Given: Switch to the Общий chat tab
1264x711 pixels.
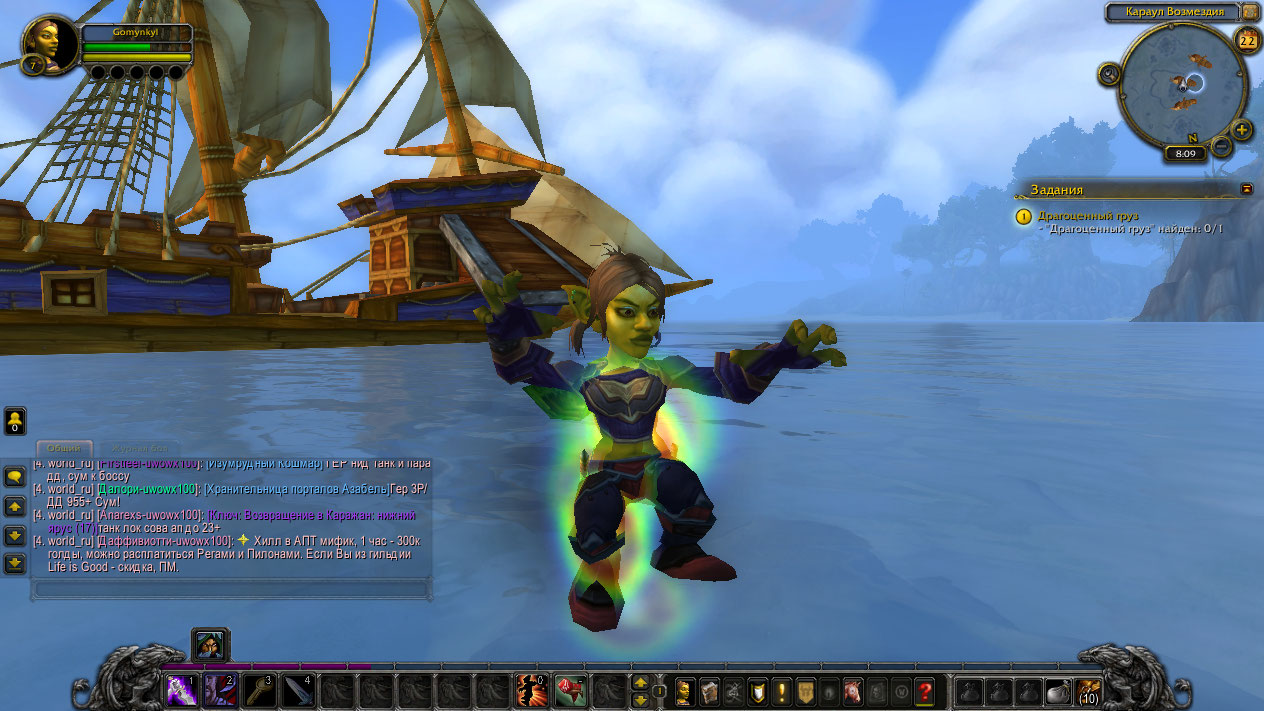Looking at the screenshot, I should (x=64, y=450).
